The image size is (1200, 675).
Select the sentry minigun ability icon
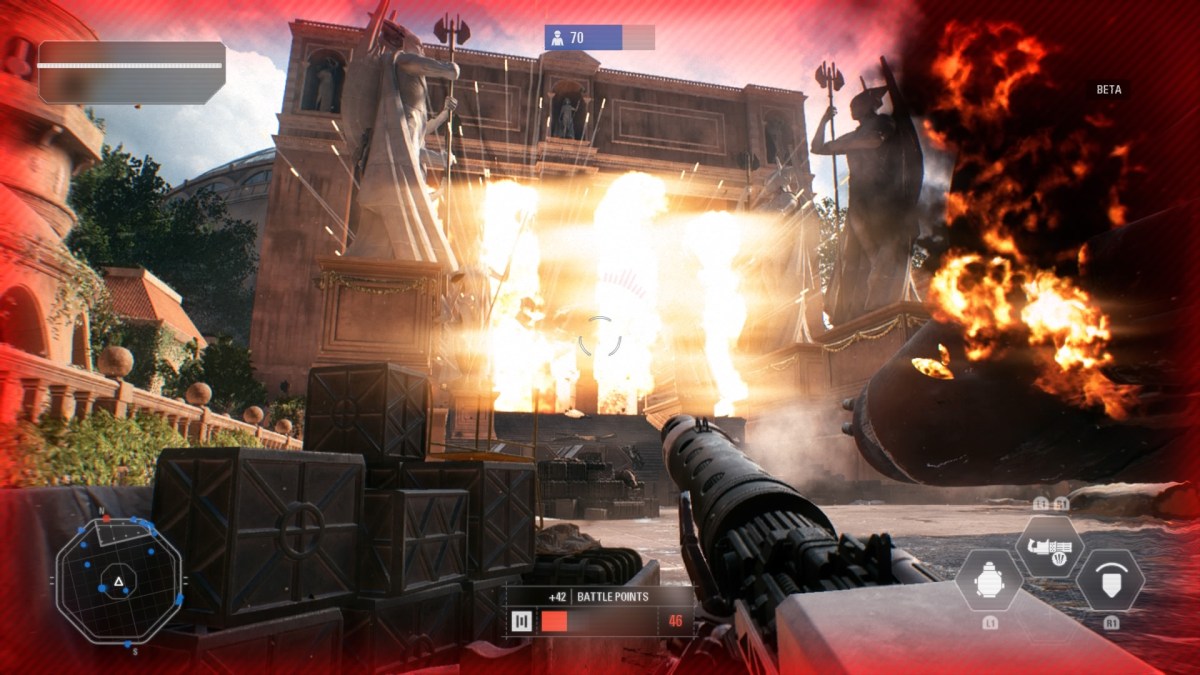coord(1049,546)
